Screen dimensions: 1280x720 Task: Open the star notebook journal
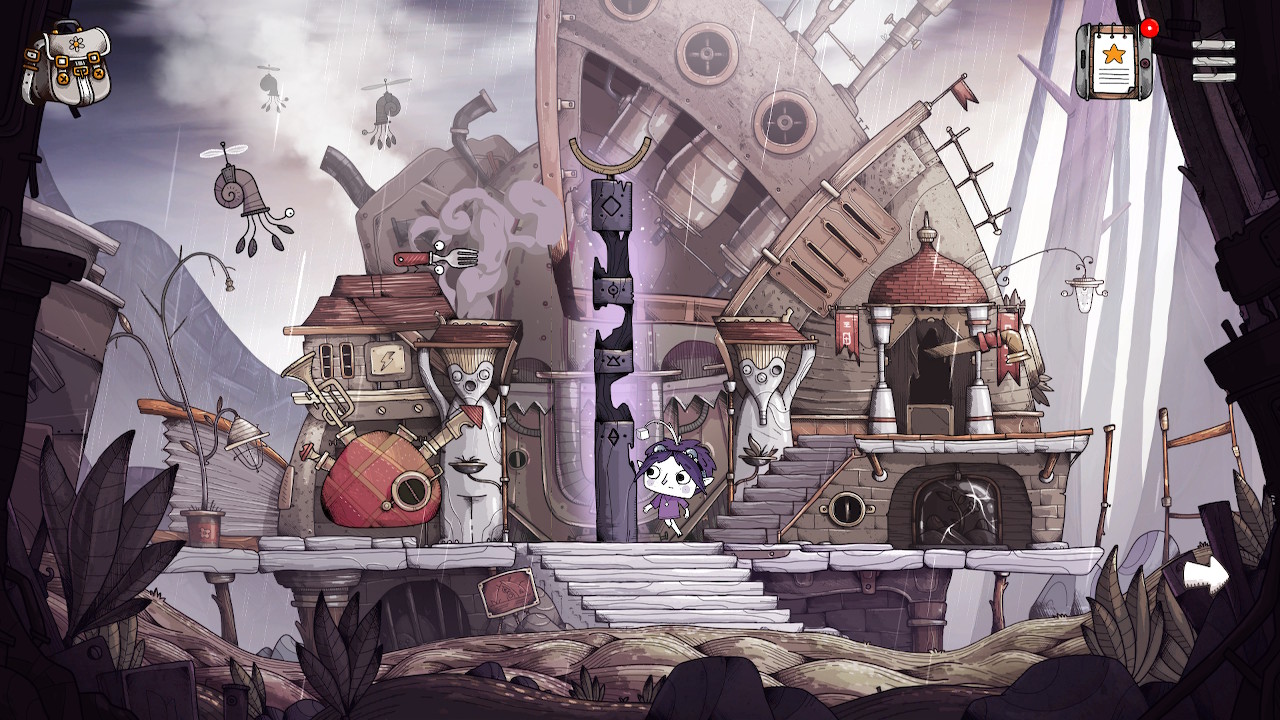pos(1114,61)
